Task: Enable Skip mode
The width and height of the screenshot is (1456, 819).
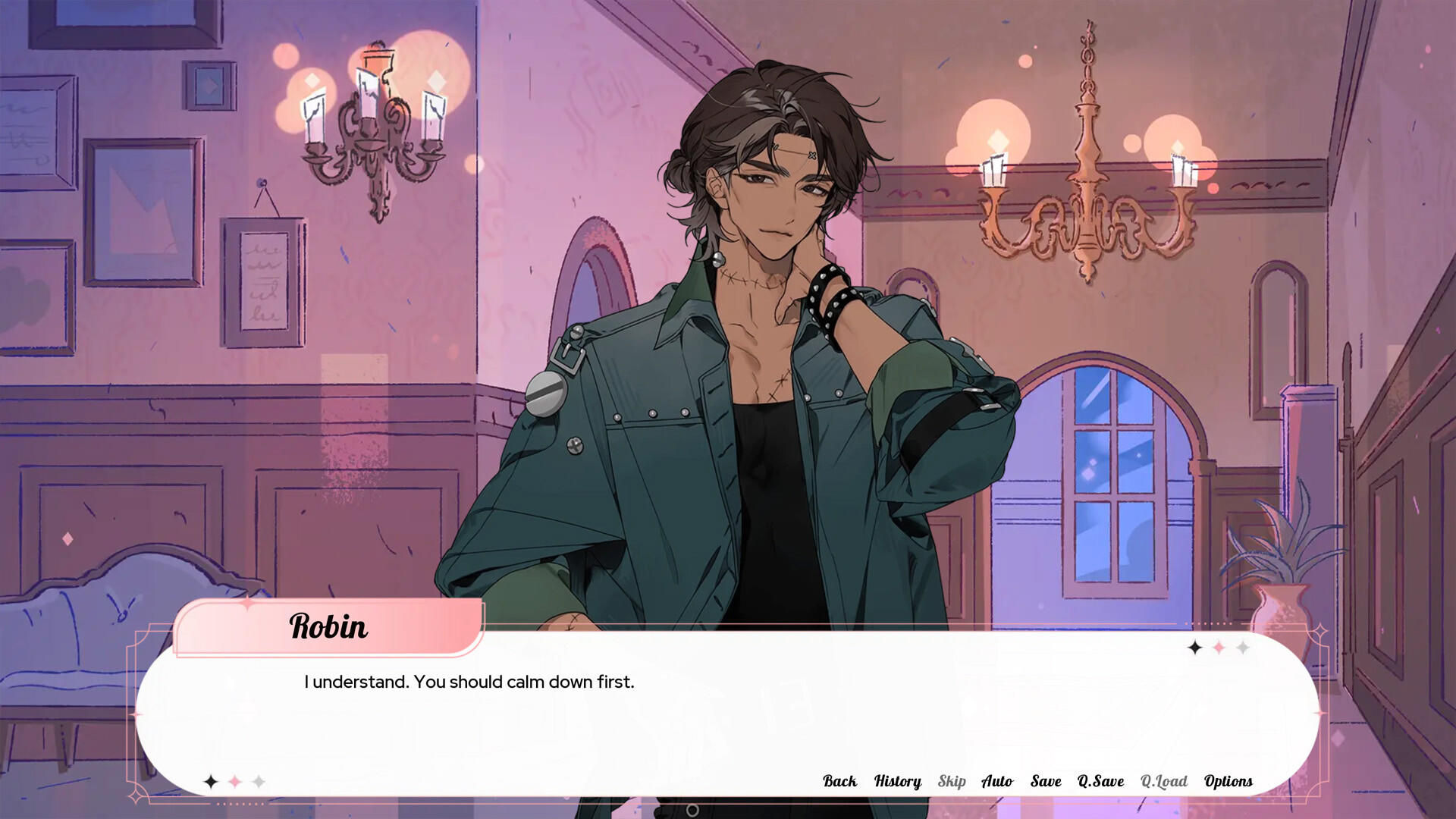Action: [x=952, y=781]
